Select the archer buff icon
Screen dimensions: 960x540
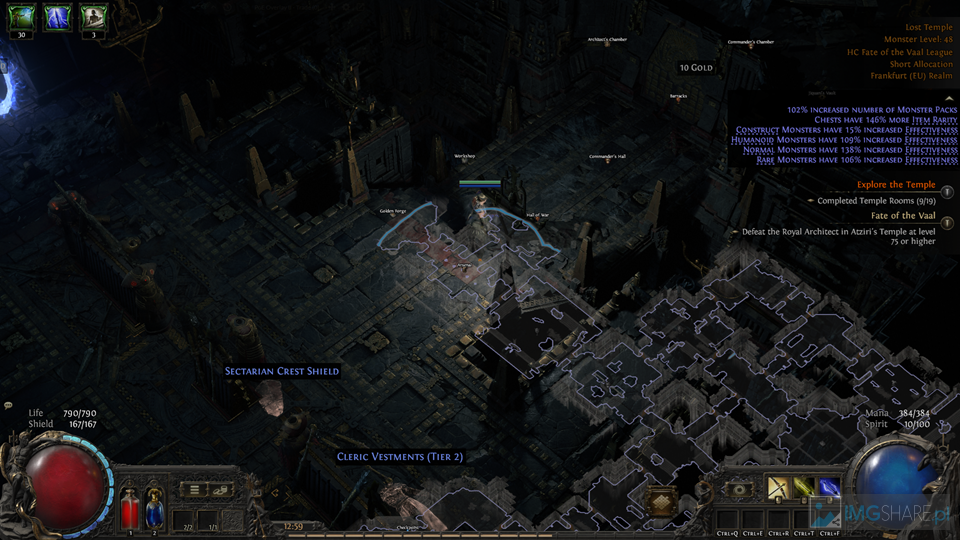21,15
